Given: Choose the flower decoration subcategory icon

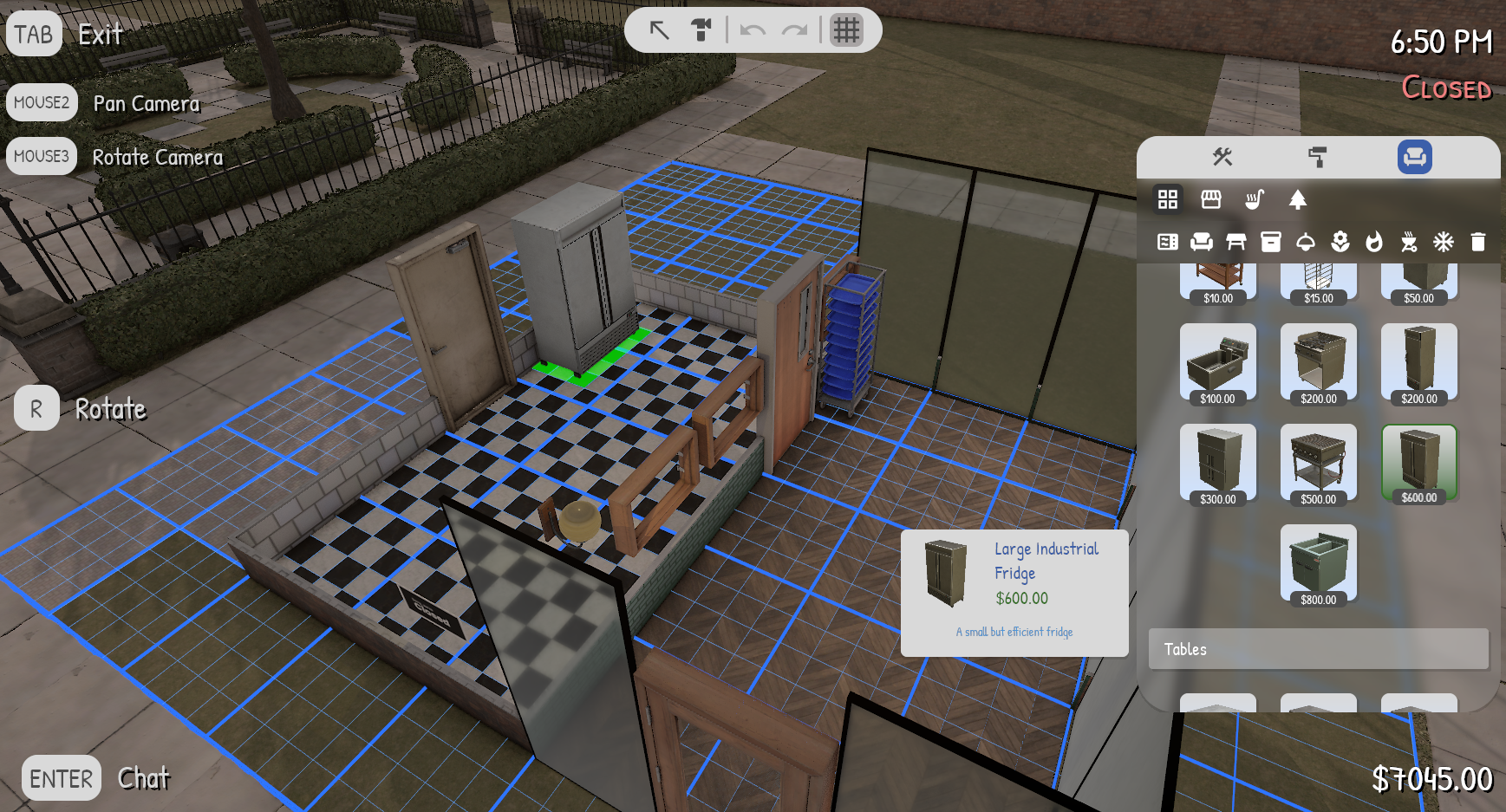Looking at the screenshot, I should [x=1340, y=242].
